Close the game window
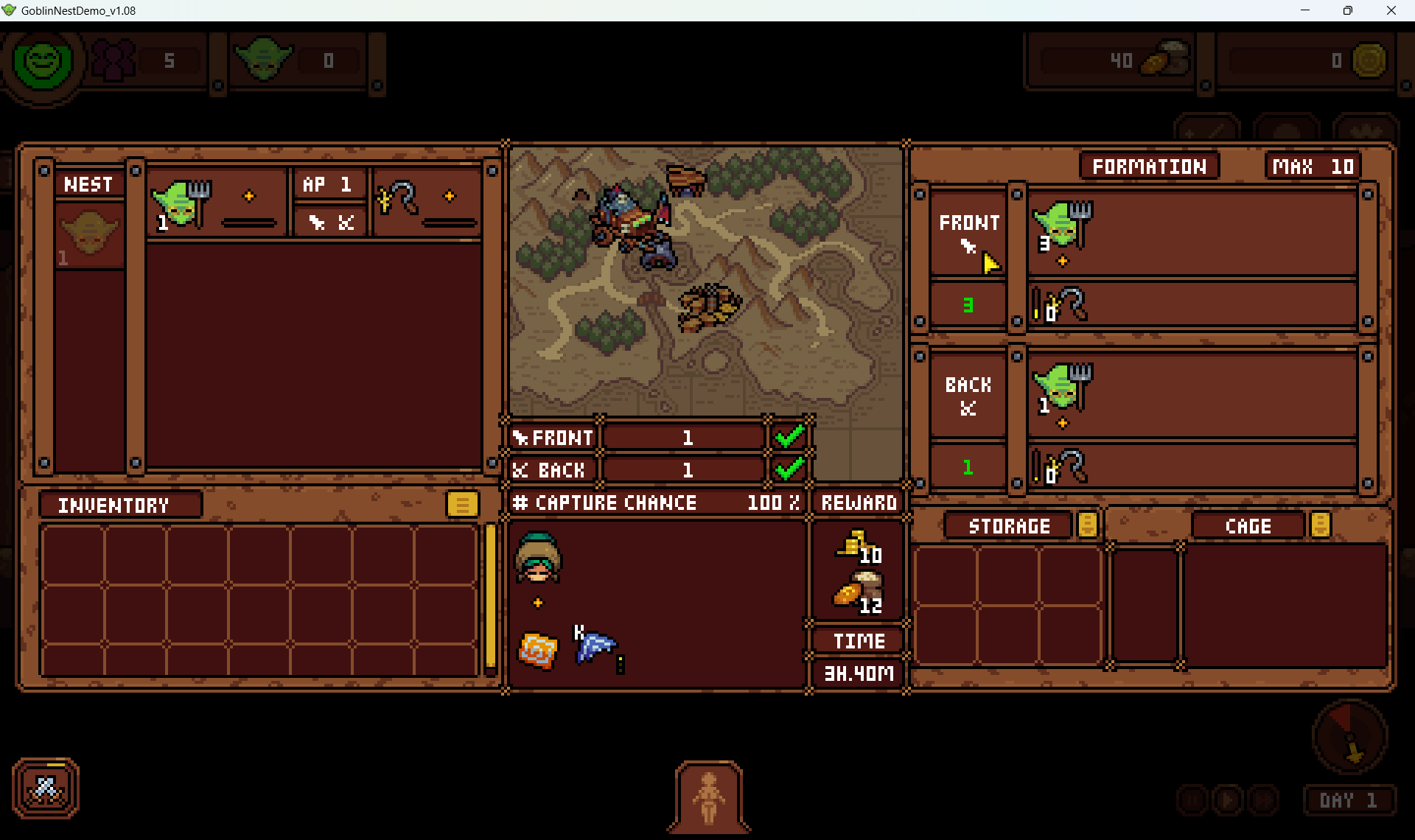 pos(1391,10)
